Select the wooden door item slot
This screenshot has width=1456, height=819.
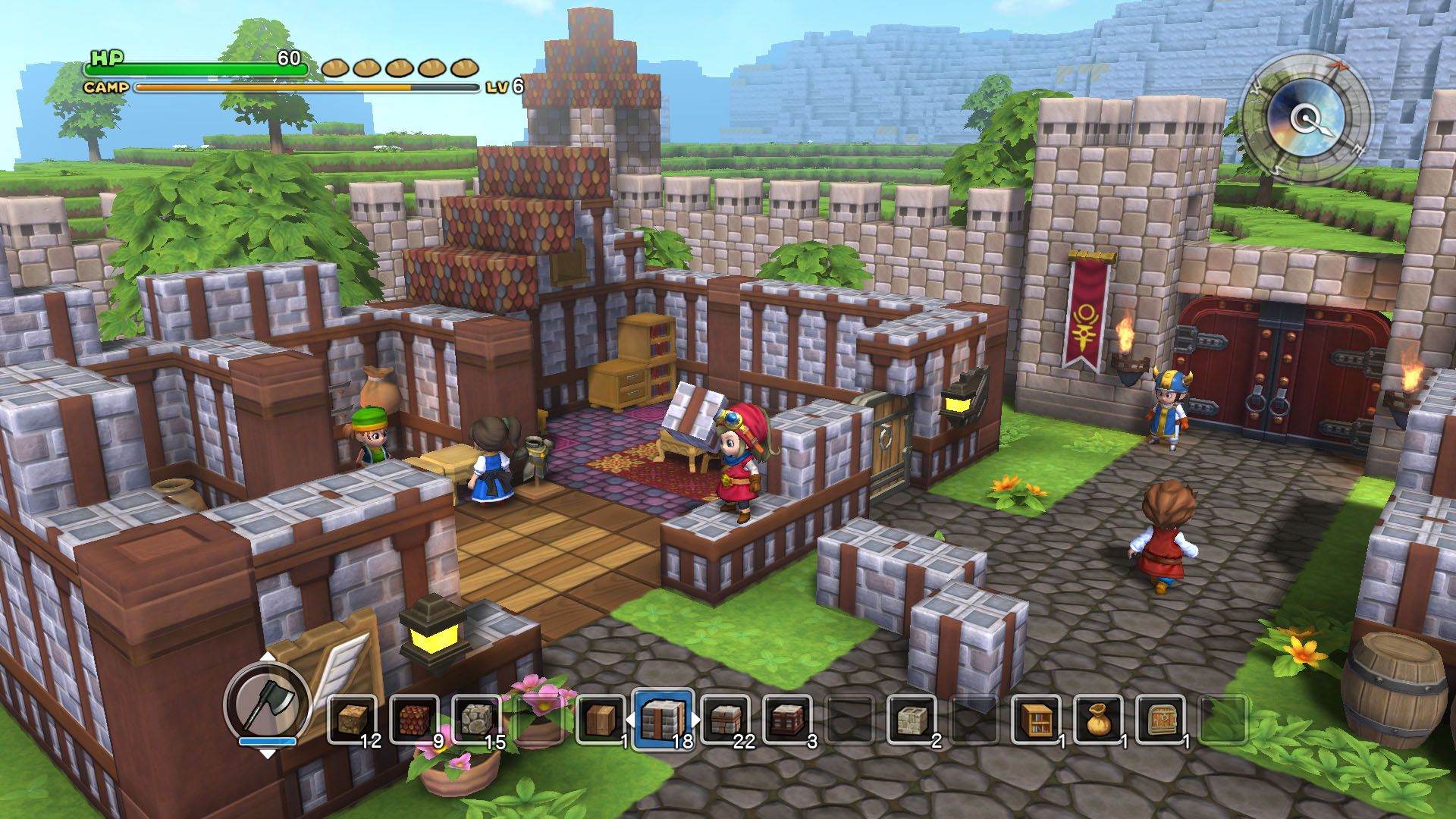(1157, 717)
